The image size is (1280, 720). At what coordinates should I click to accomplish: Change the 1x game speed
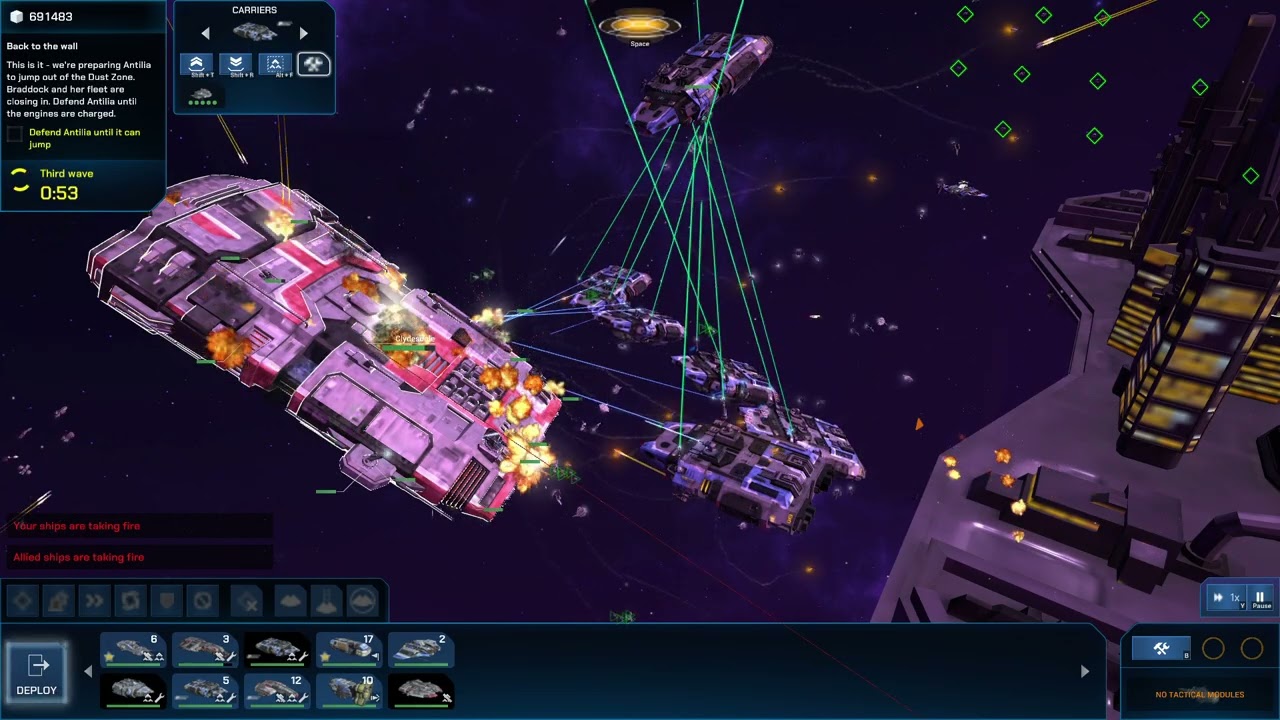1228,598
